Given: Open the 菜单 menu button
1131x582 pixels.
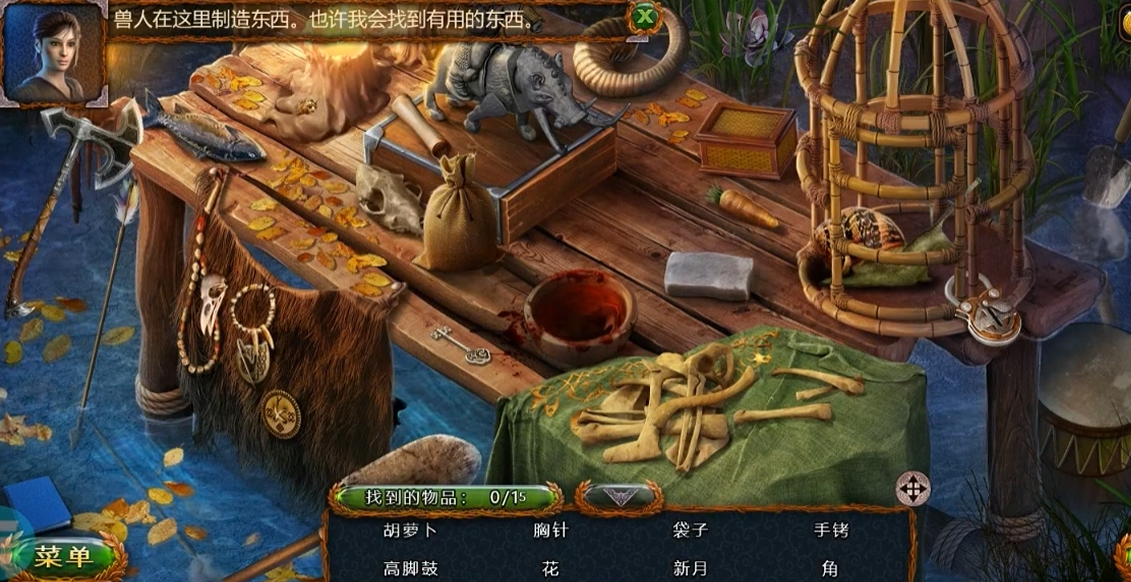Looking at the screenshot, I should 62,557.
